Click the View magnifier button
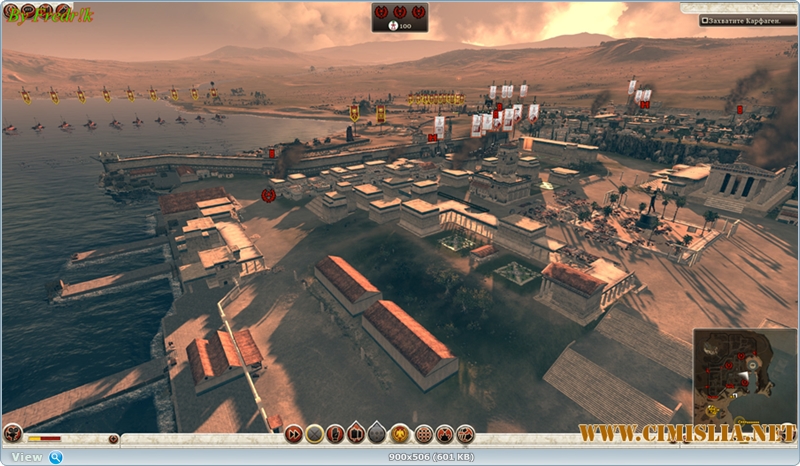The height and width of the screenshot is (466, 800). coord(56,457)
